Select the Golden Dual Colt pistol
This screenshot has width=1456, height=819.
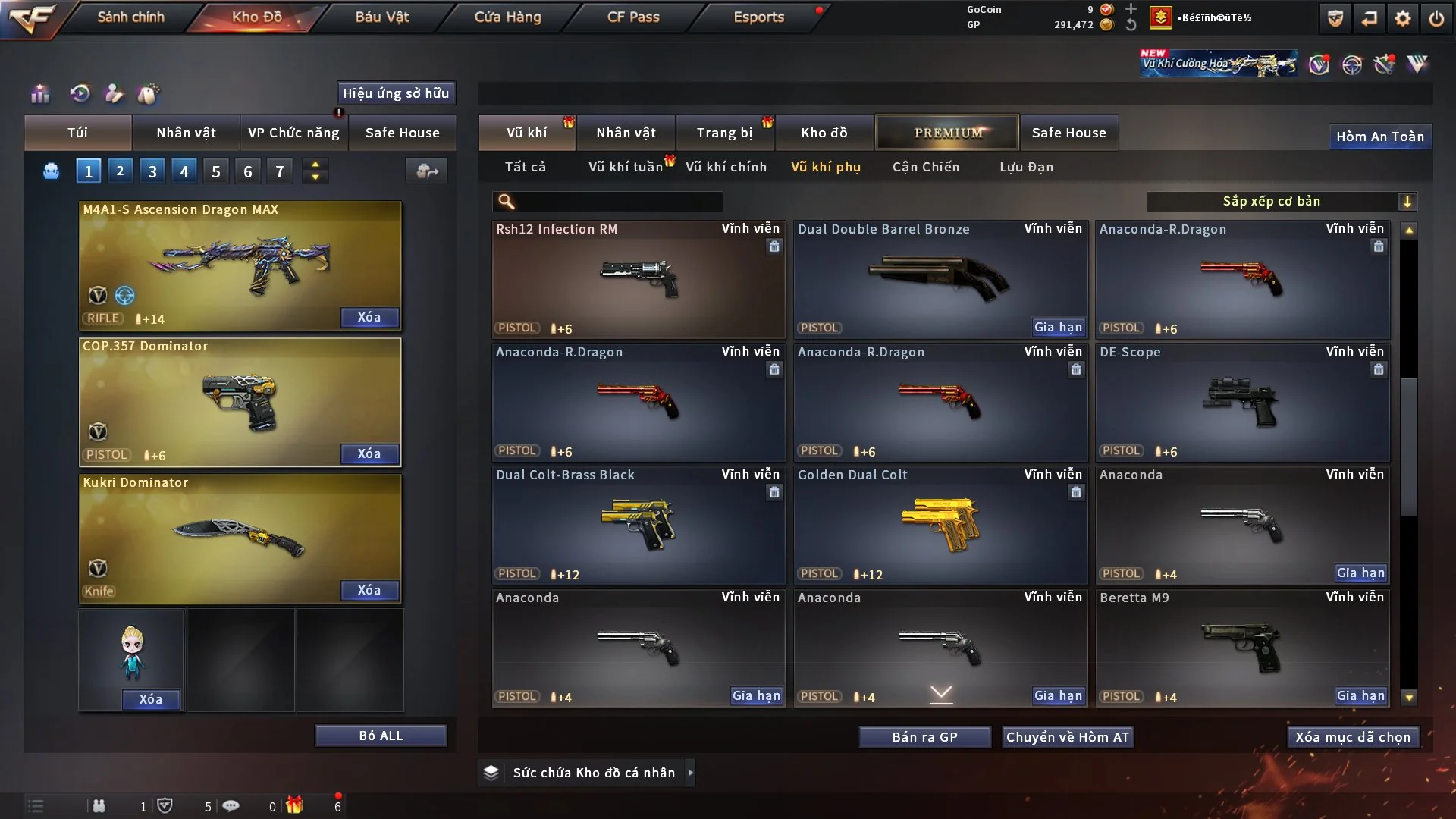pos(940,525)
